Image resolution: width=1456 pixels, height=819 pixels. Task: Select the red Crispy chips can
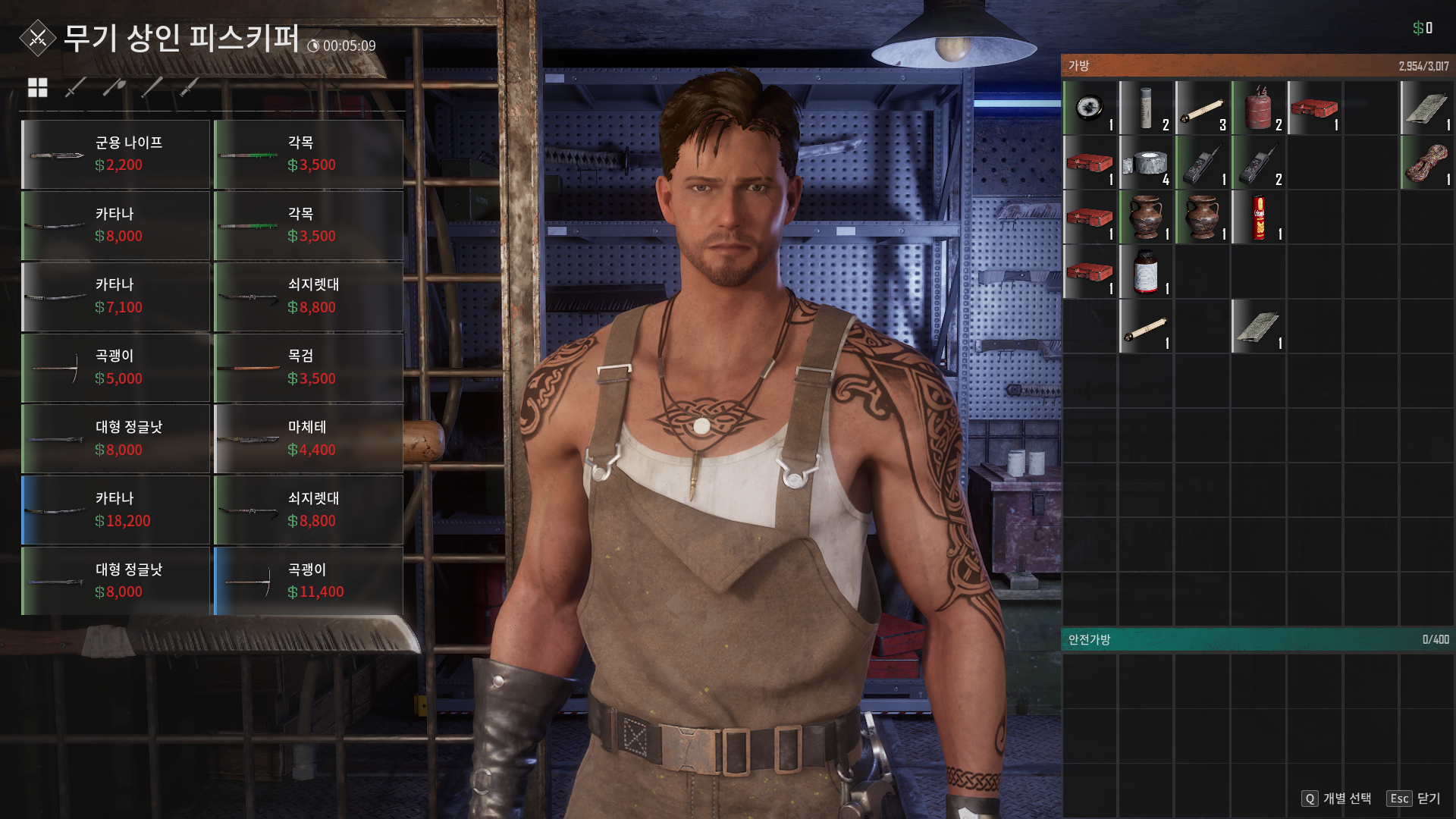[1258, 218]
